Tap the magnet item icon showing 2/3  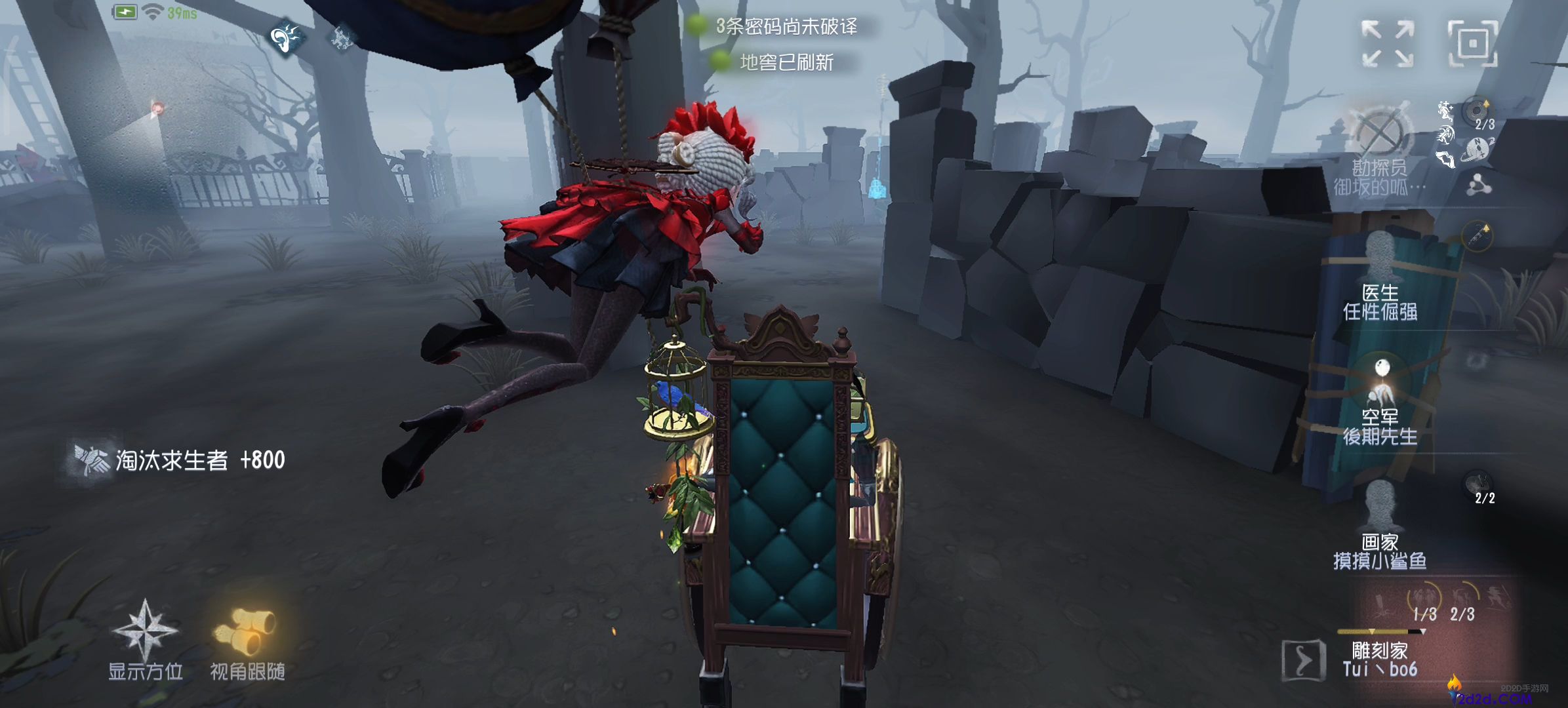click(x=1478, y=111)
